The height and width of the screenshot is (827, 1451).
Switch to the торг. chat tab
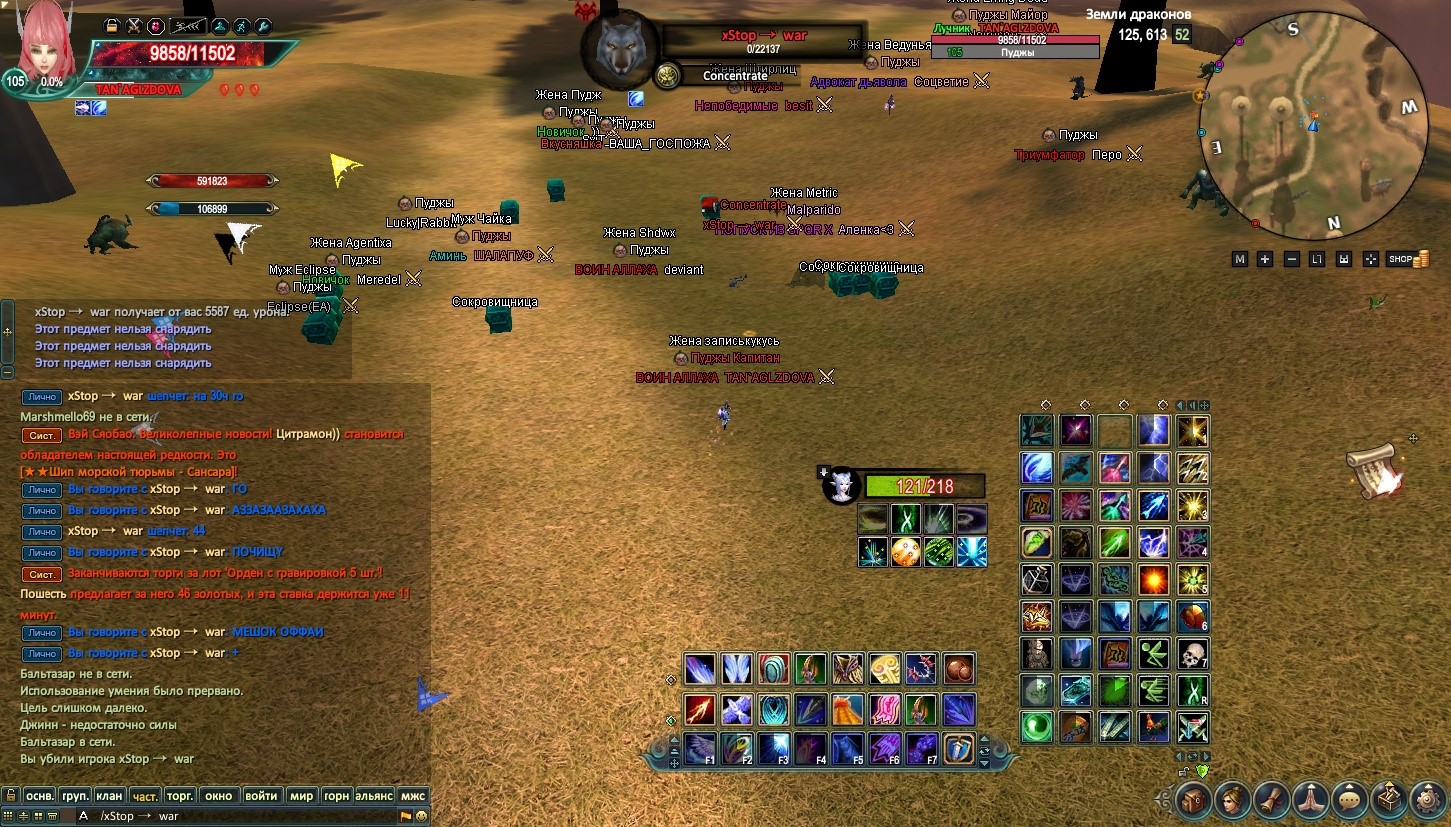[x=180, y=796]
